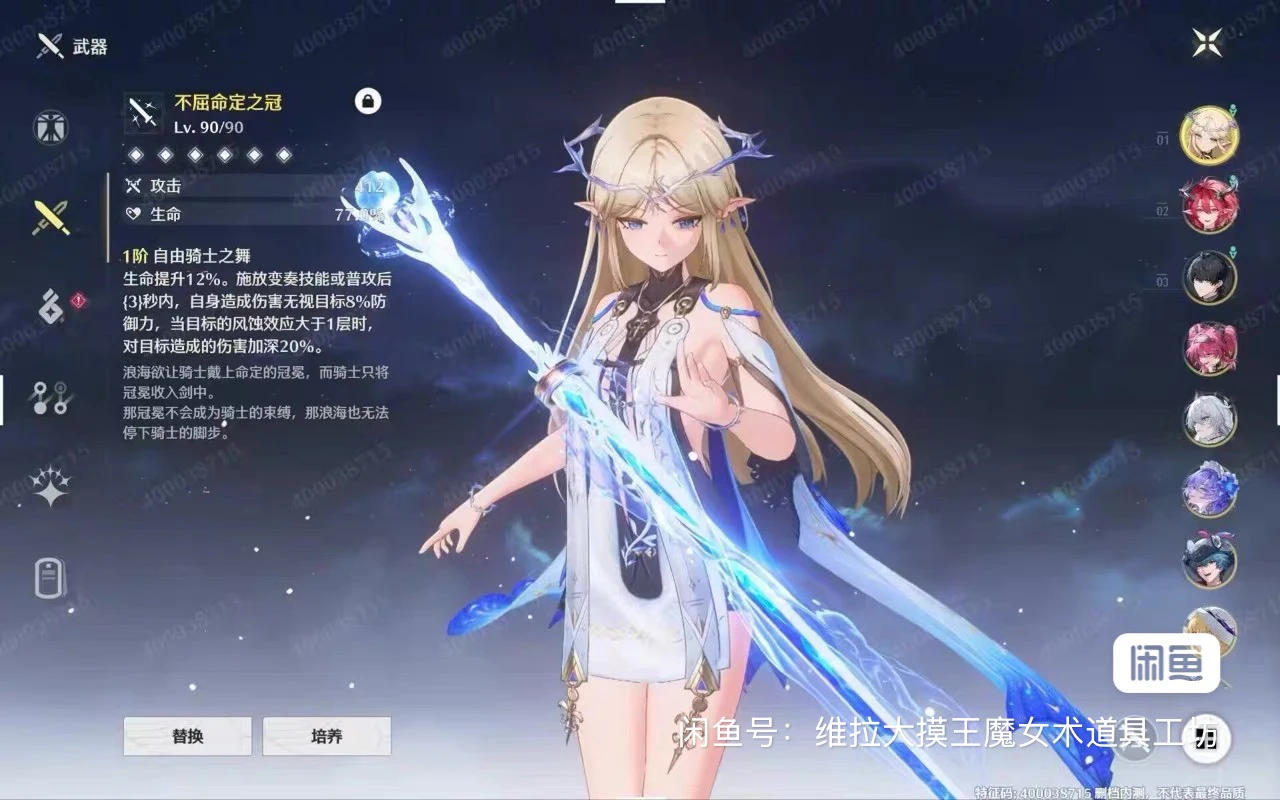Open the 培养 (upgrade) weapon button

[326, 736]
